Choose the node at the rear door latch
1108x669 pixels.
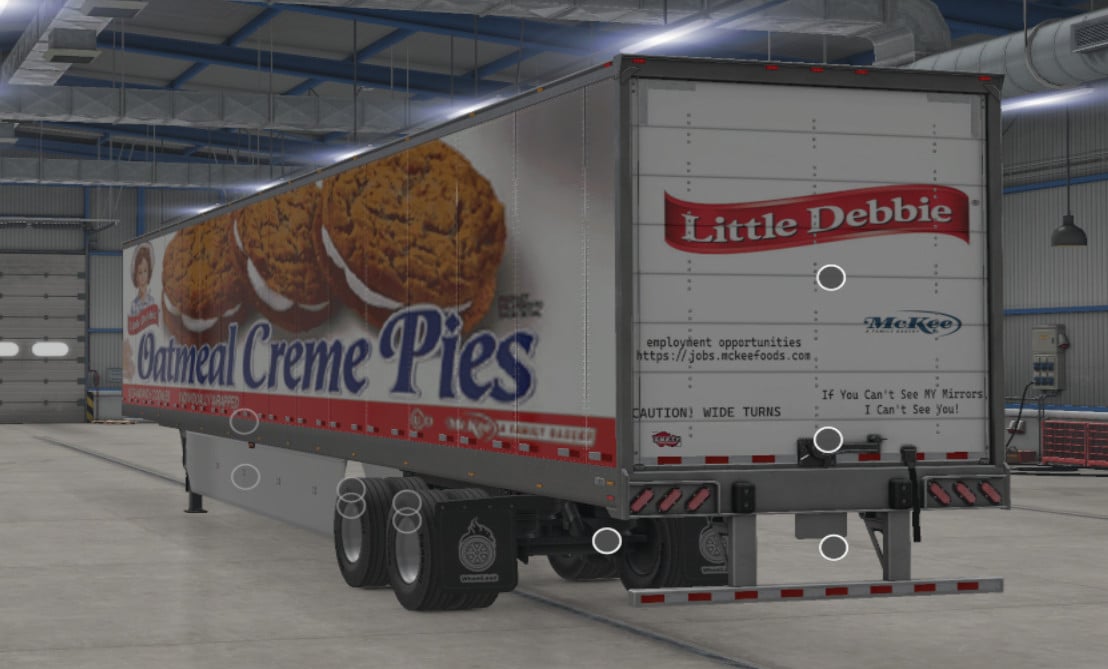coord(828,439)
